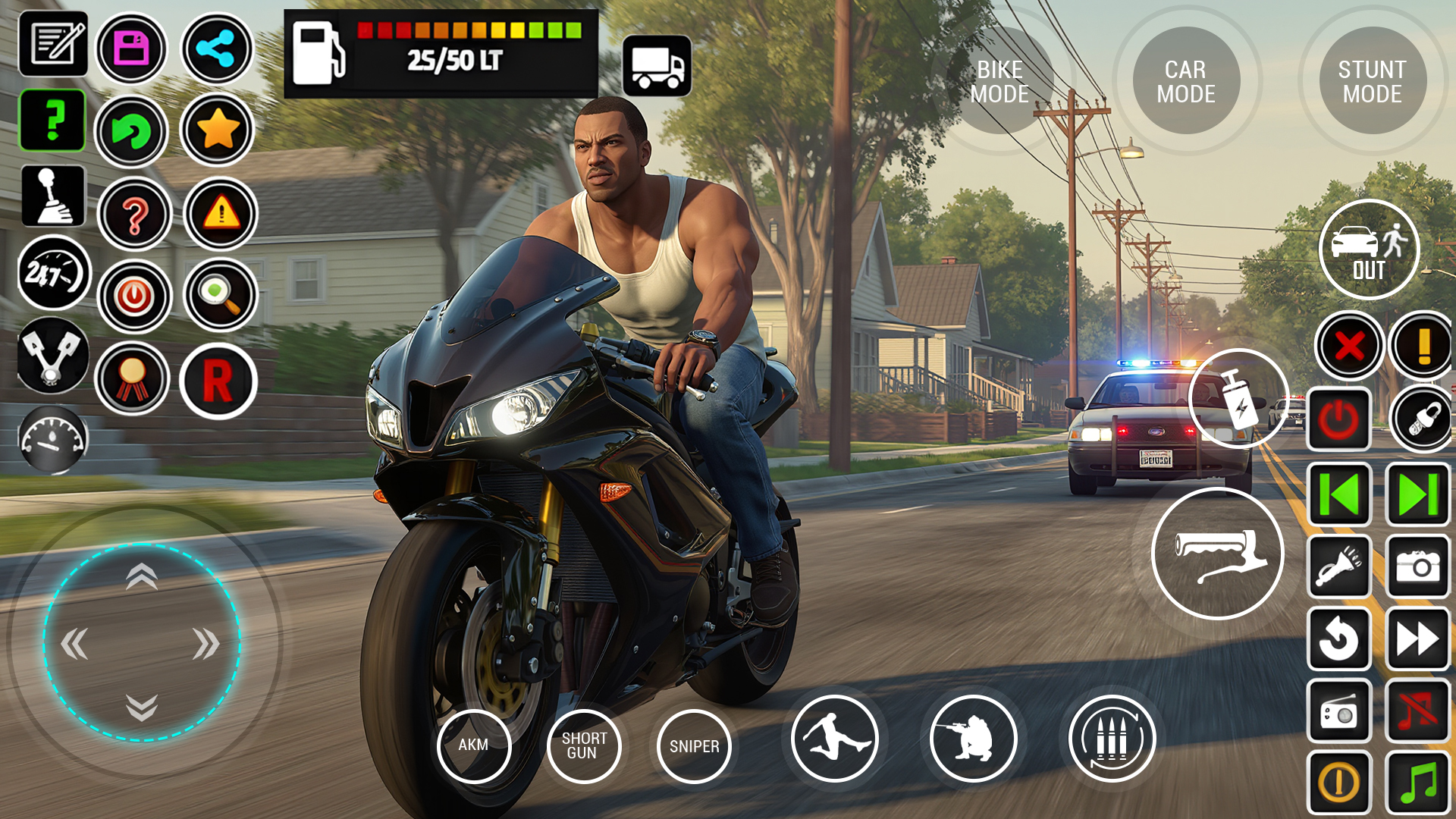
Task: Click the orange star favorite icon
Action: (x=218, y=130)
